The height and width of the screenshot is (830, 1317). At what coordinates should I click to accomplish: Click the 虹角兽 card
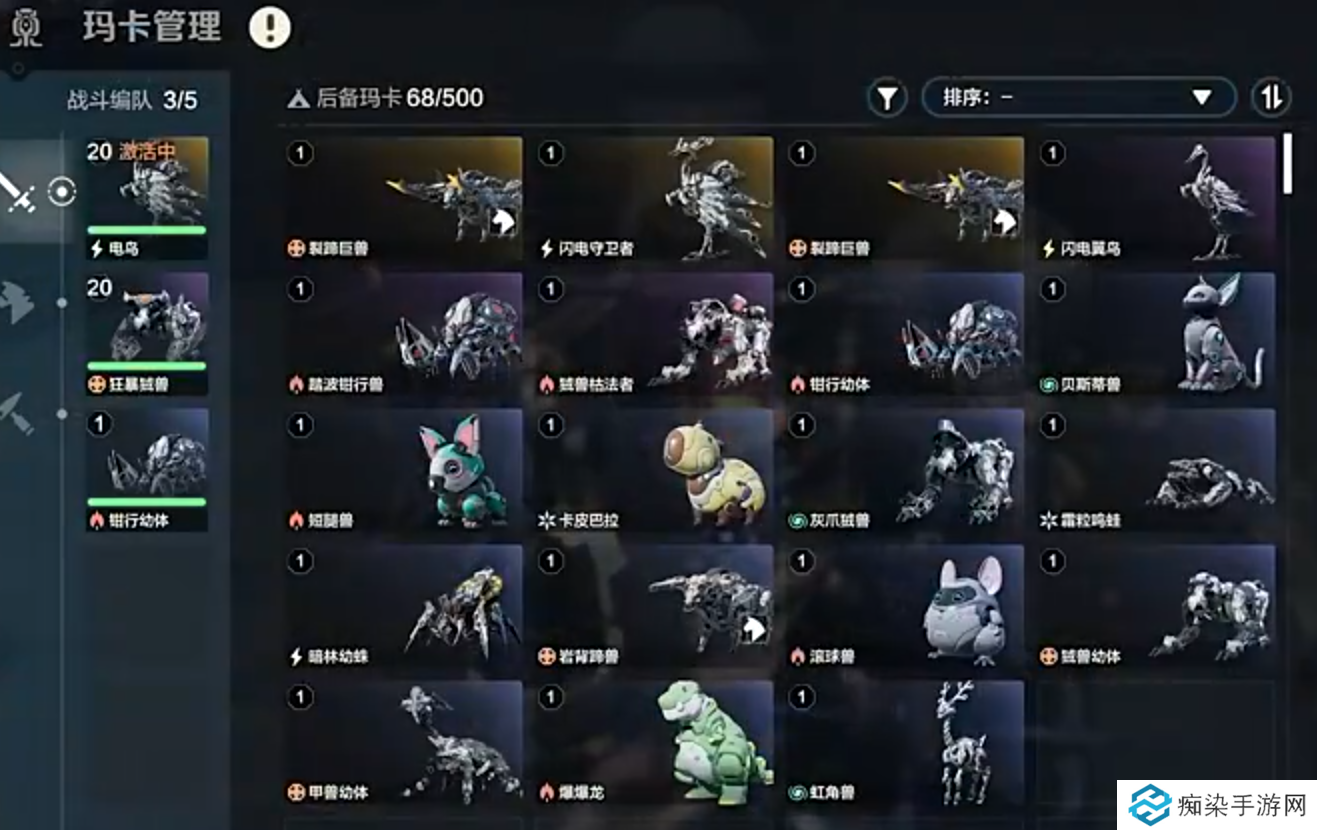[x=905, y=743]
